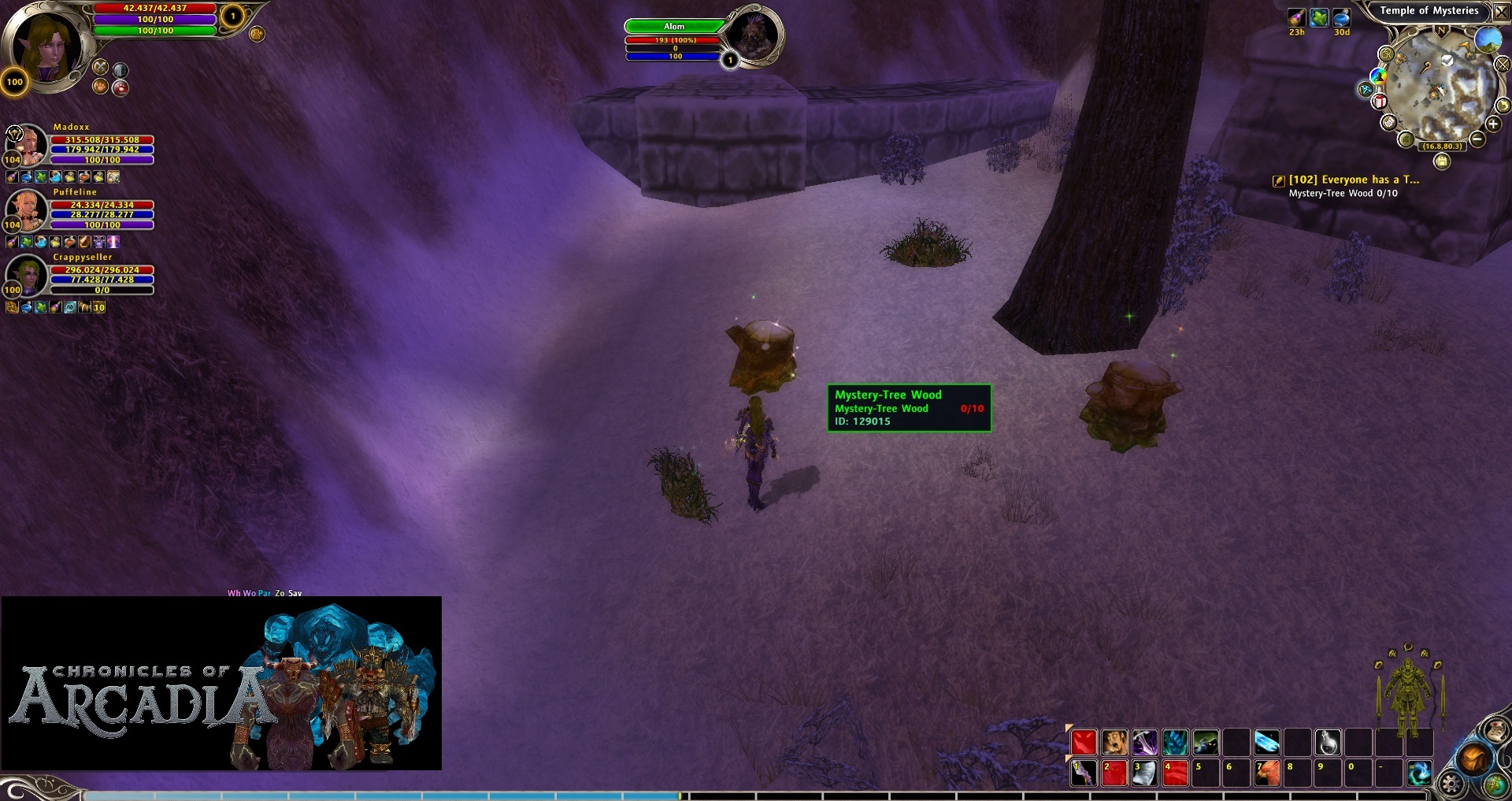Open the gift box icon beside minimap

[1380, 102]
